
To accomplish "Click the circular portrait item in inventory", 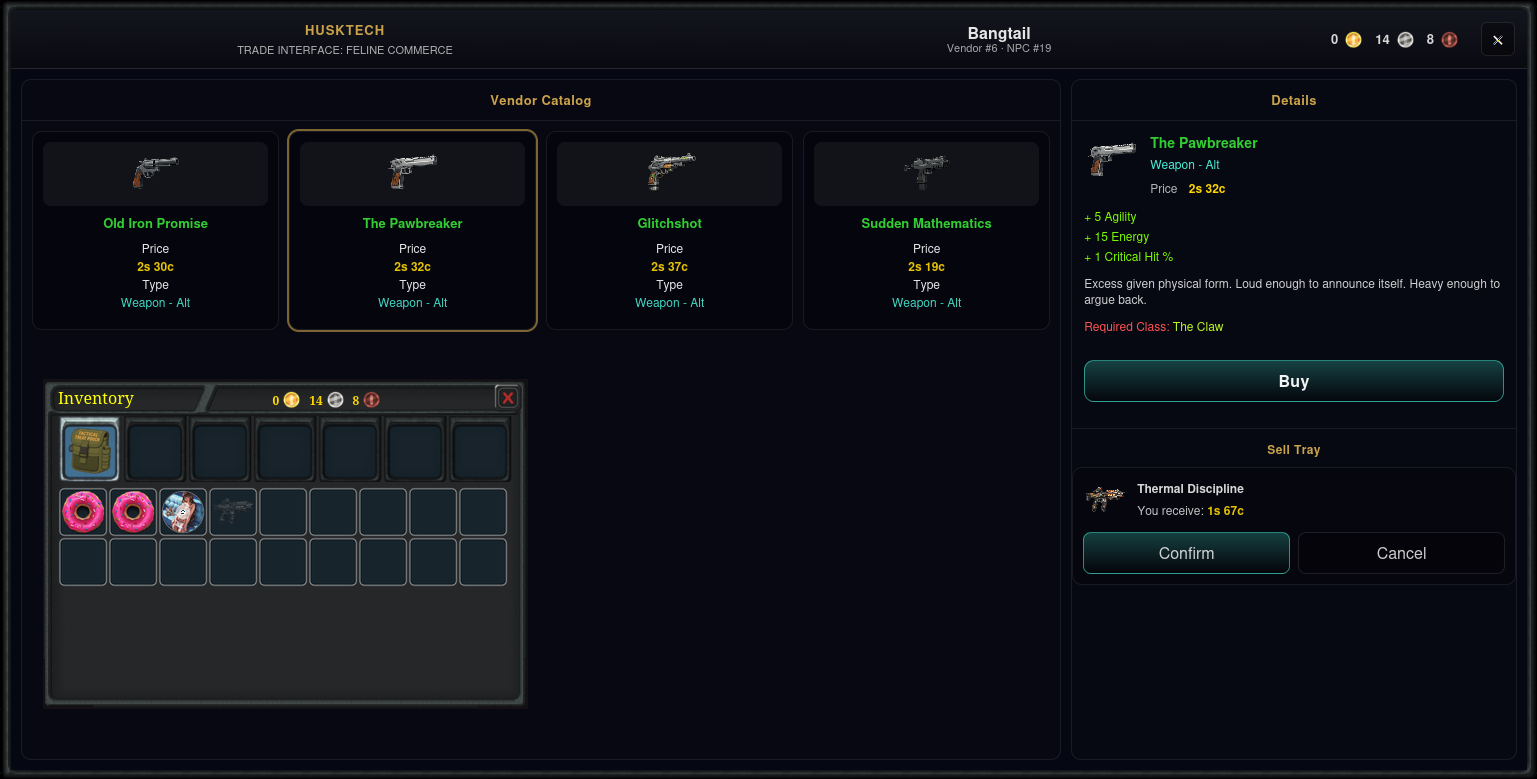I will click(183, 511).
